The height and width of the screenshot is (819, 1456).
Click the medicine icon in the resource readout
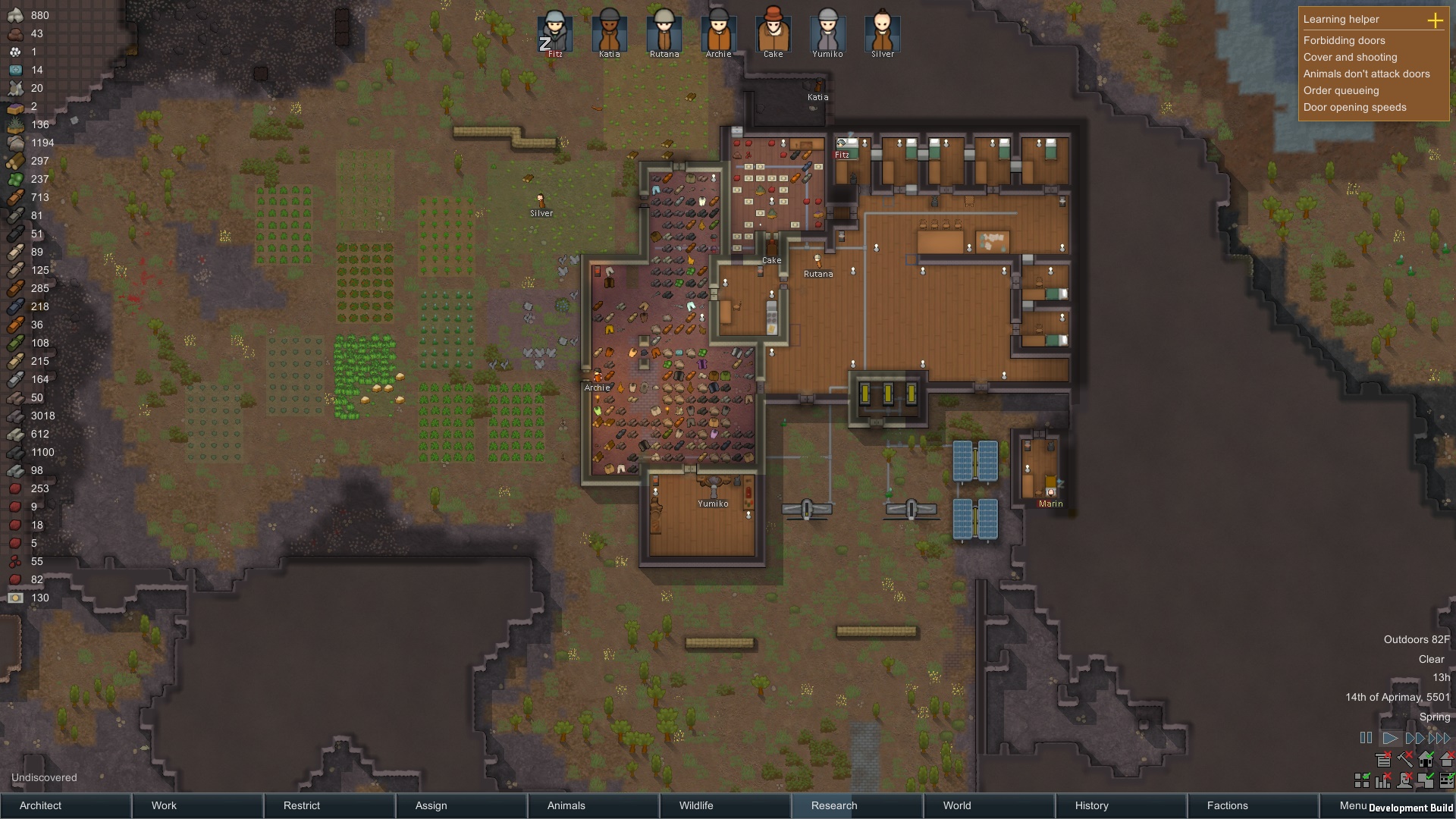15,70
